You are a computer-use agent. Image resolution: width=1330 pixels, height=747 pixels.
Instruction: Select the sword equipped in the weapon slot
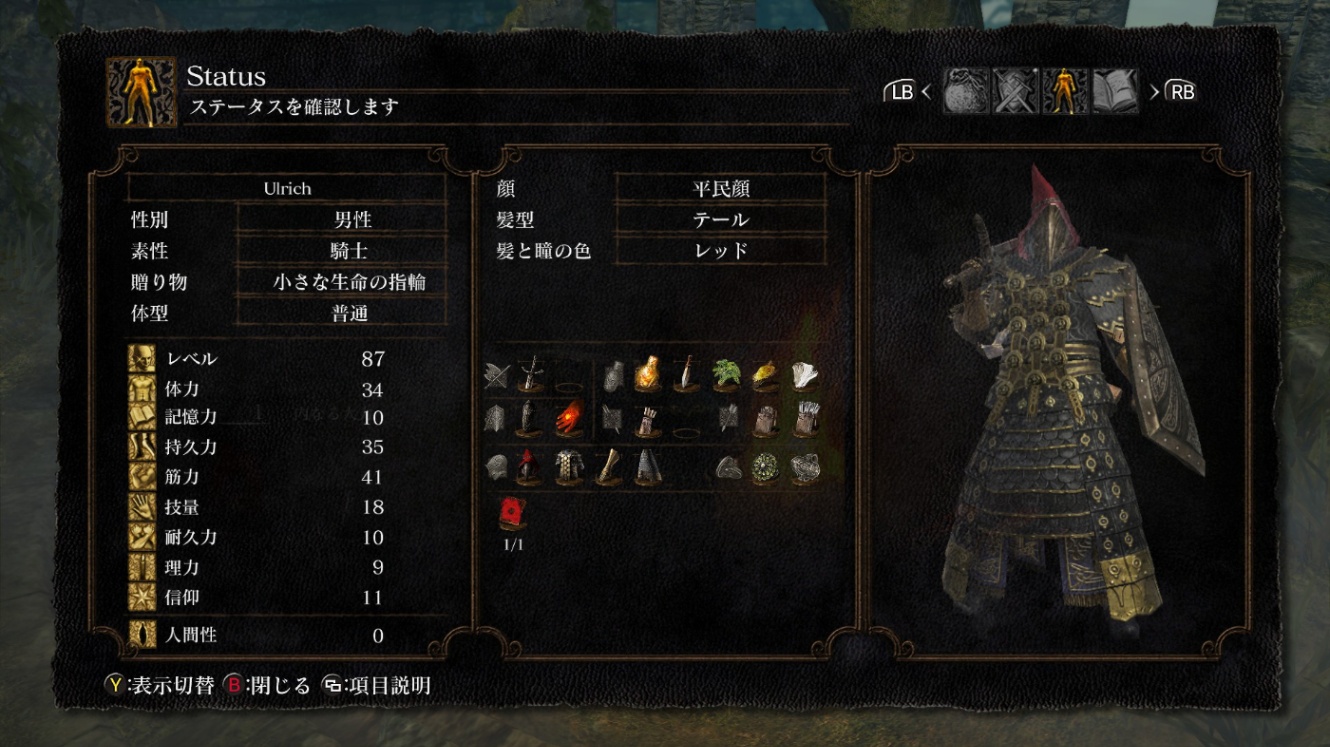point(529,374)
